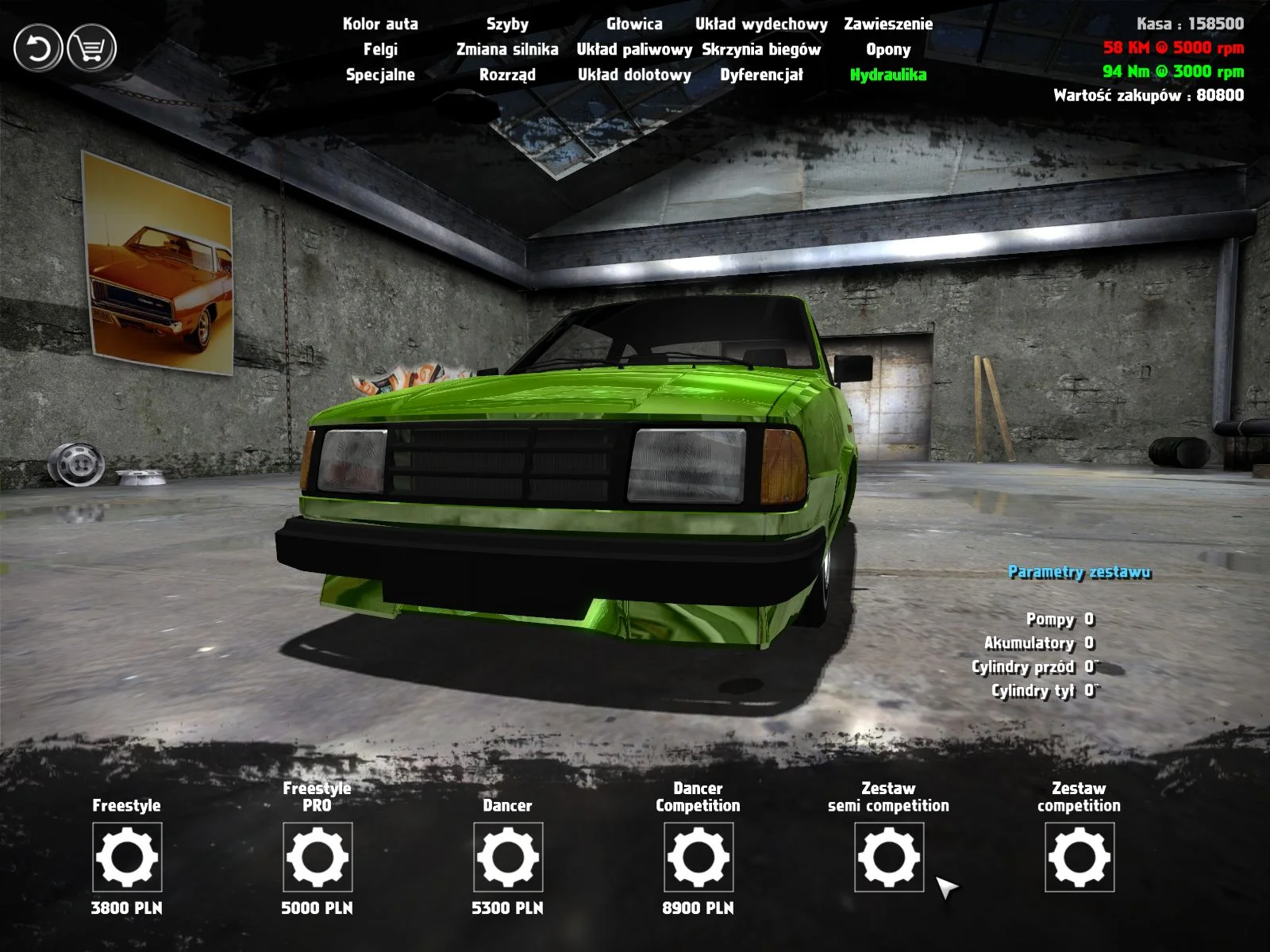Select the Felgi tuning category

381,50
